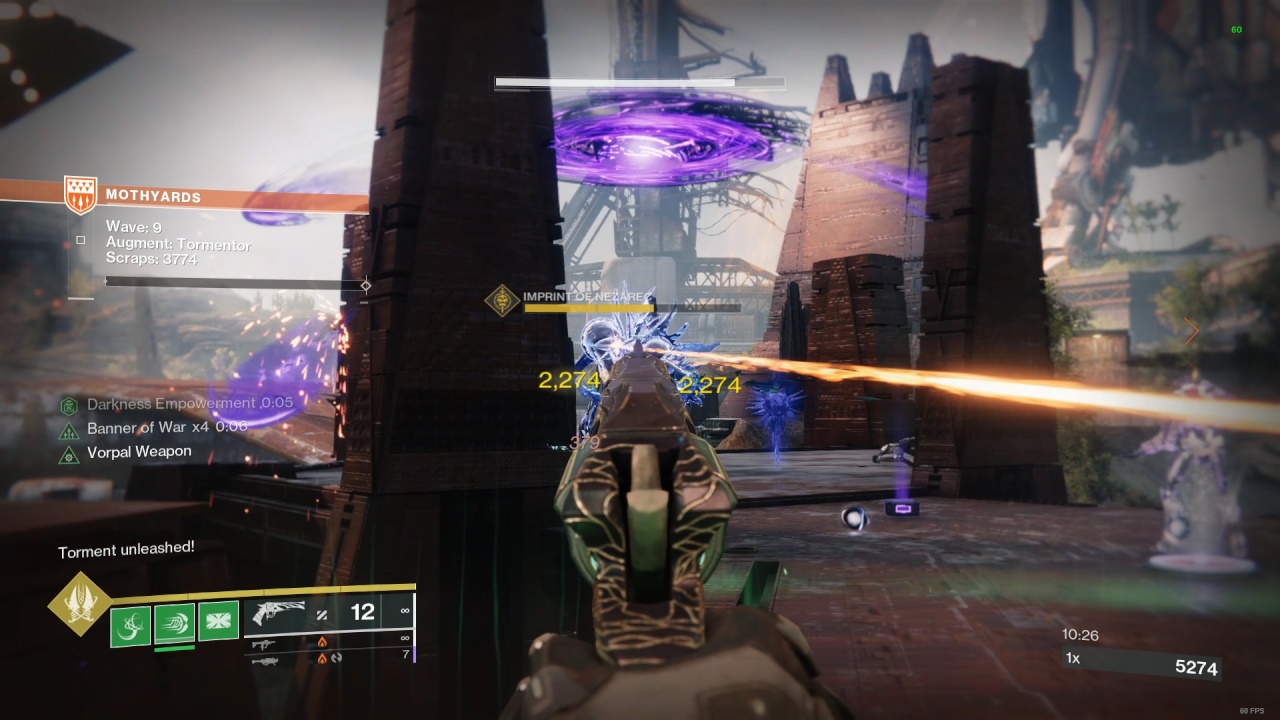
Task: Select the Vorpal Weapon buff icon
Action: [69, 455]
